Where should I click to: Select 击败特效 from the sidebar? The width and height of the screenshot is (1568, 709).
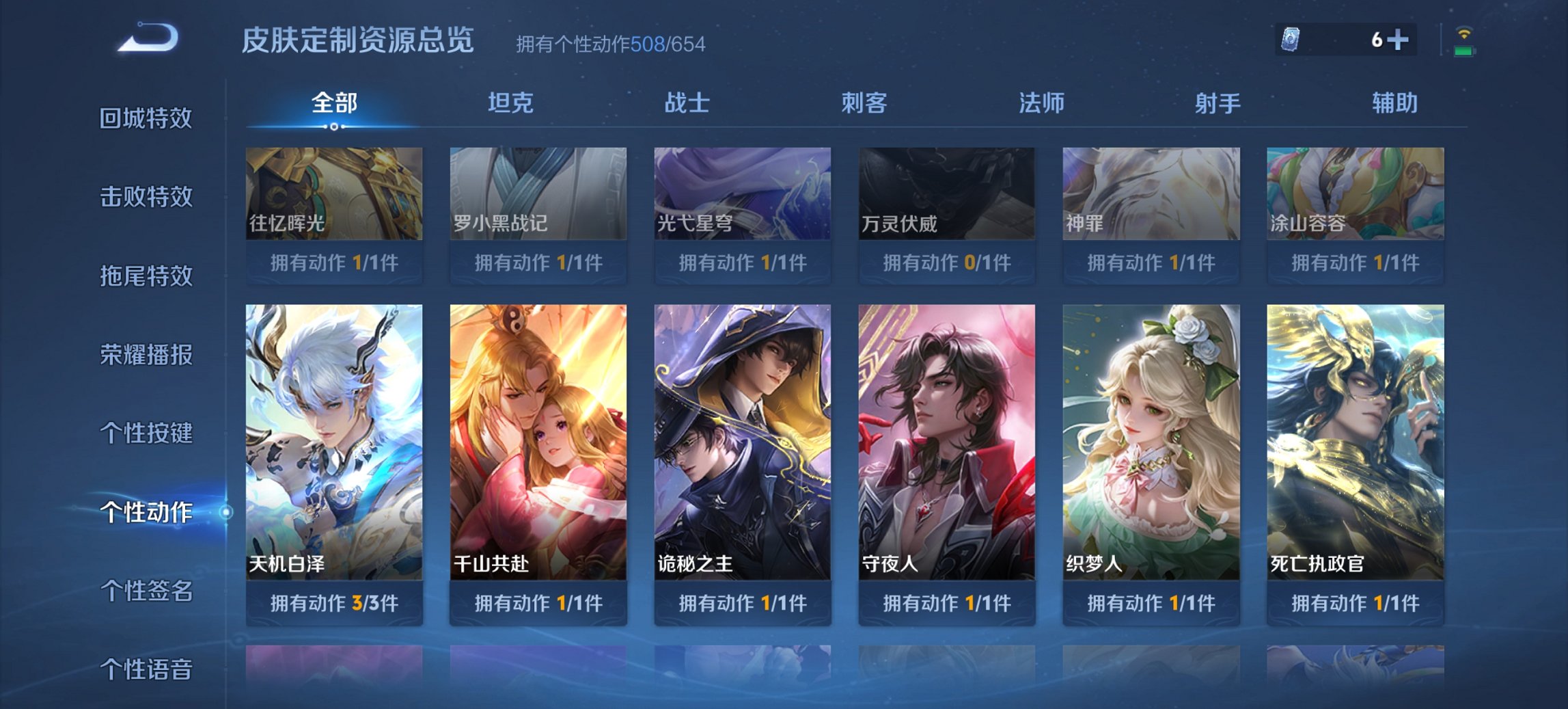point(146,197)
